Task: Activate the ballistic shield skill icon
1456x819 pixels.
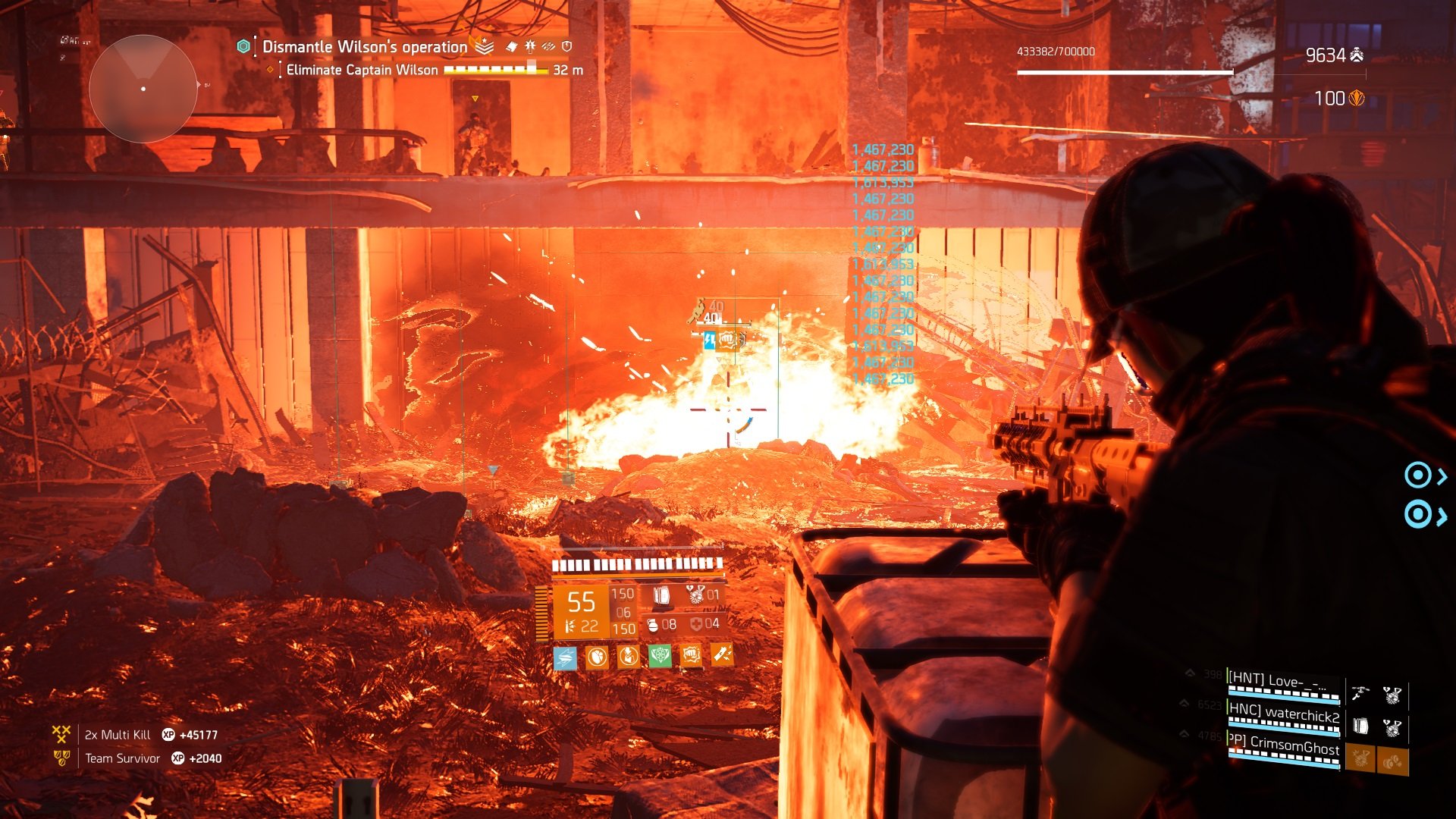Action: point(661,595)
